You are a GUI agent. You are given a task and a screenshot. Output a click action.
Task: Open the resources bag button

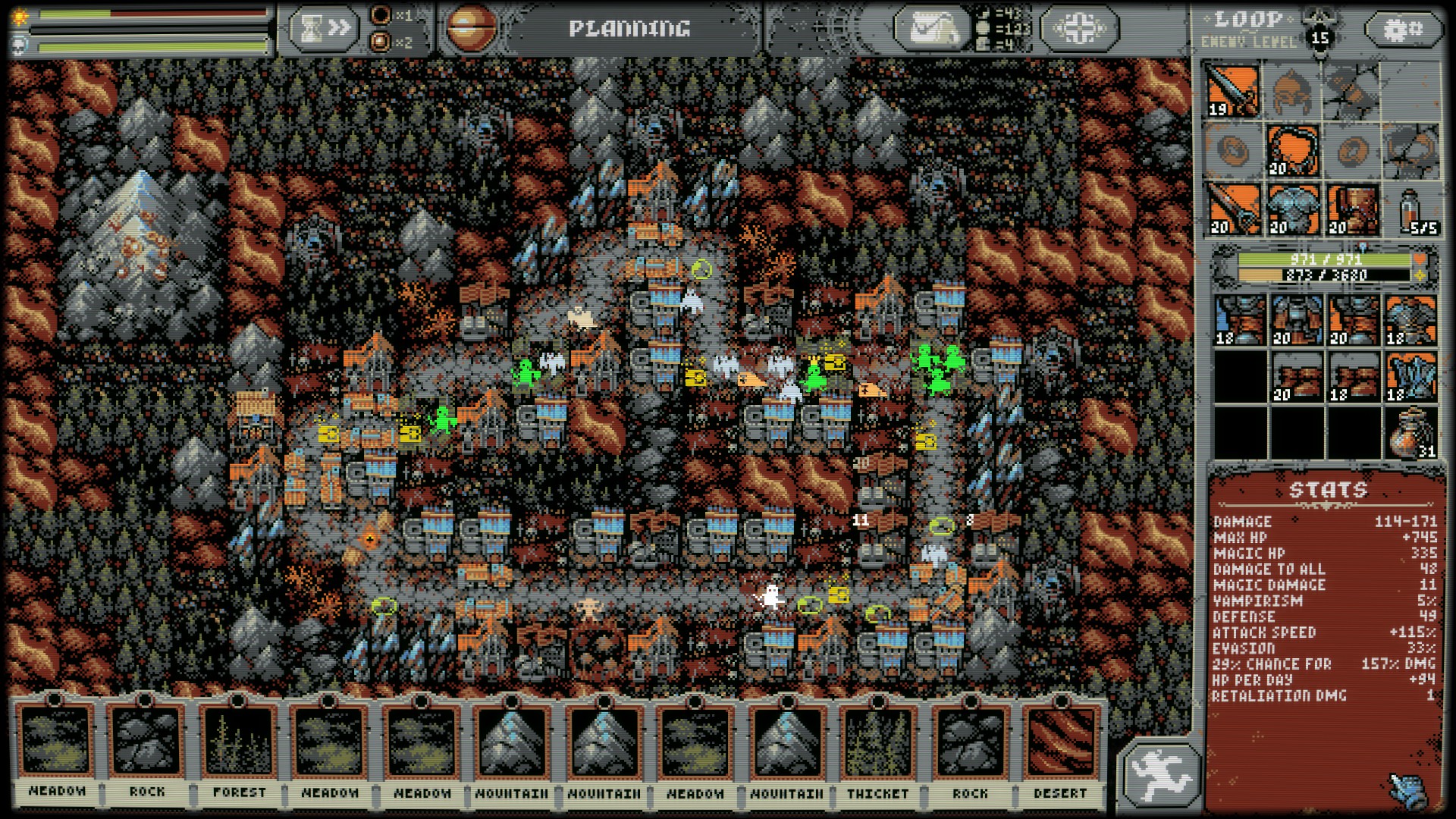point(930,29)
